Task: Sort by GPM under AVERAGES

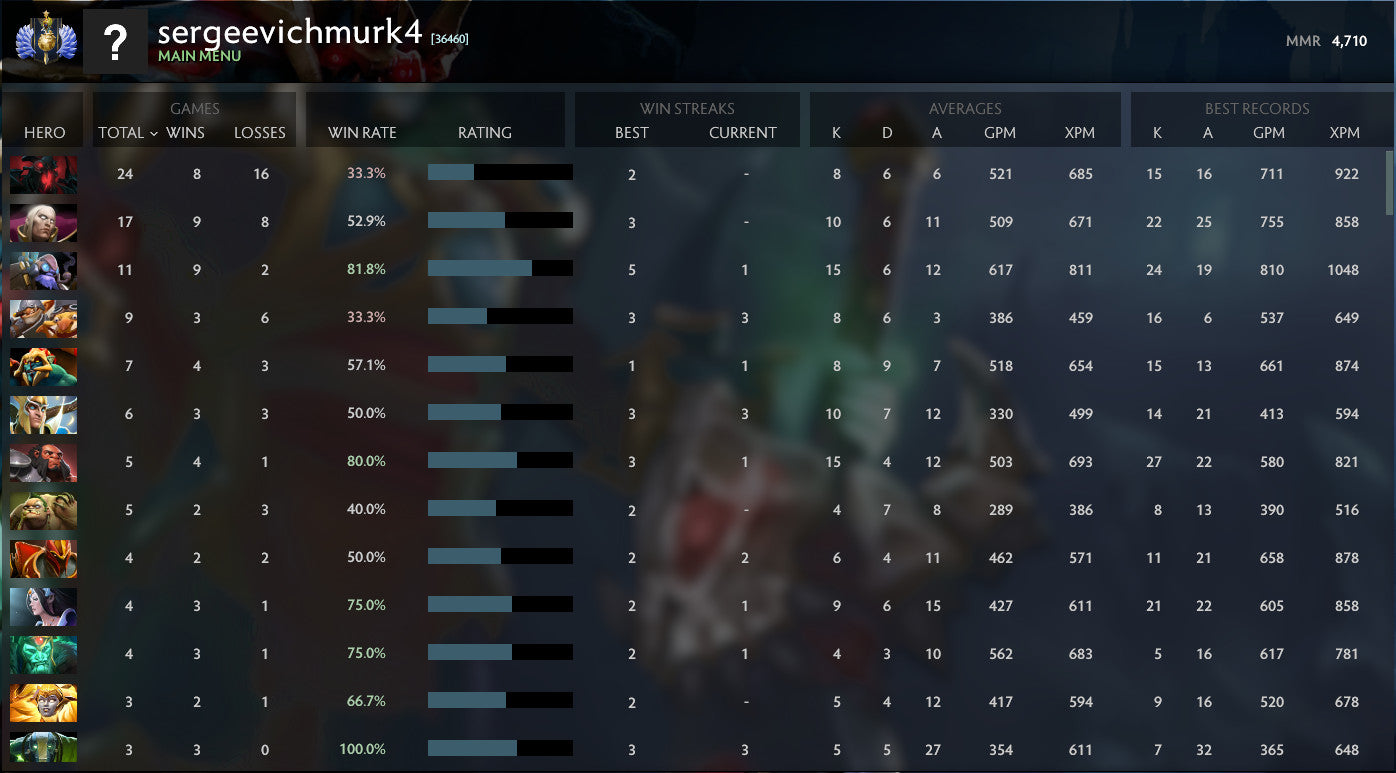Action: click(x=1001, y=133)
